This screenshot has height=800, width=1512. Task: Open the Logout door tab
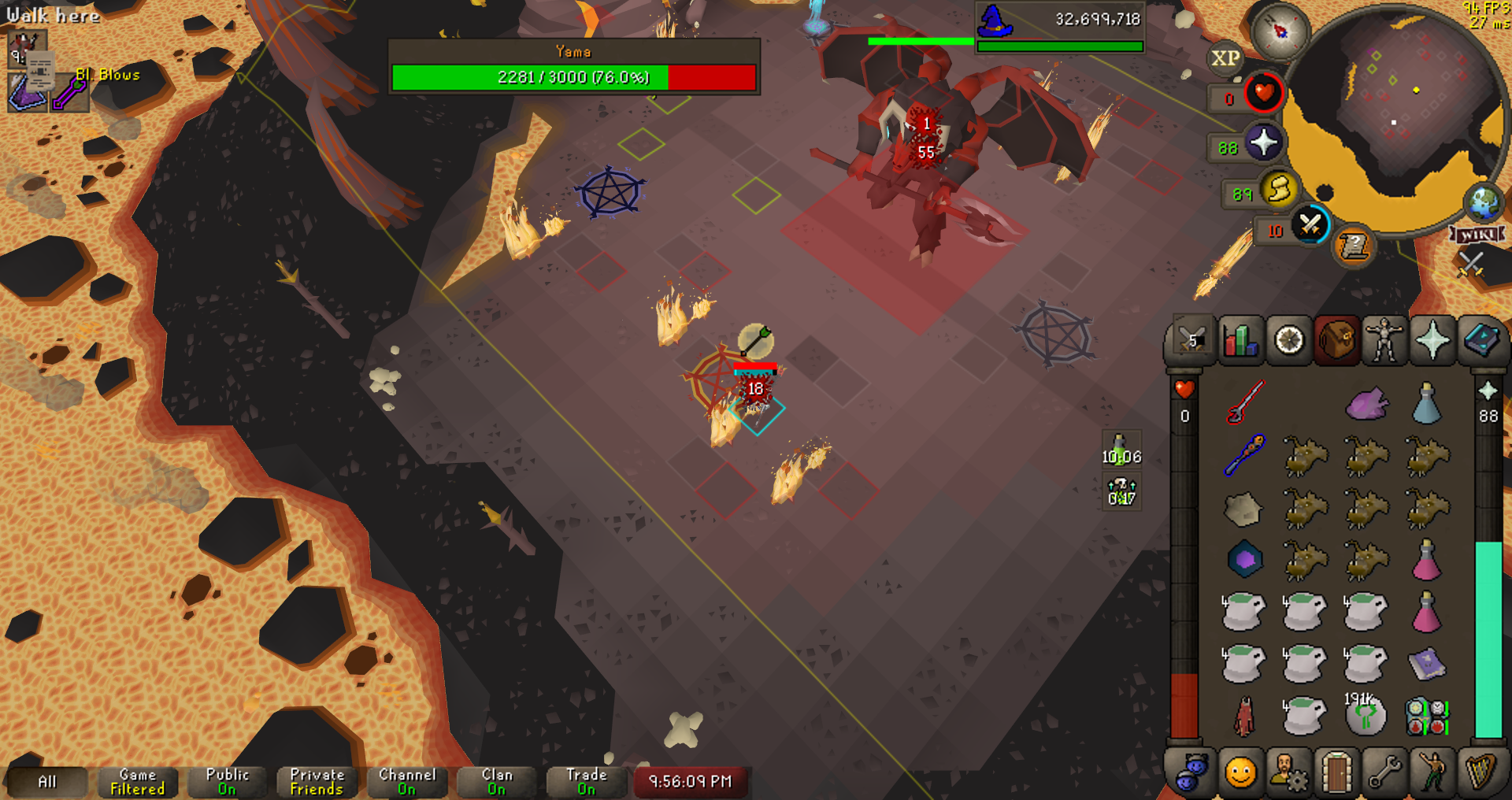[x=1336, y=772]
